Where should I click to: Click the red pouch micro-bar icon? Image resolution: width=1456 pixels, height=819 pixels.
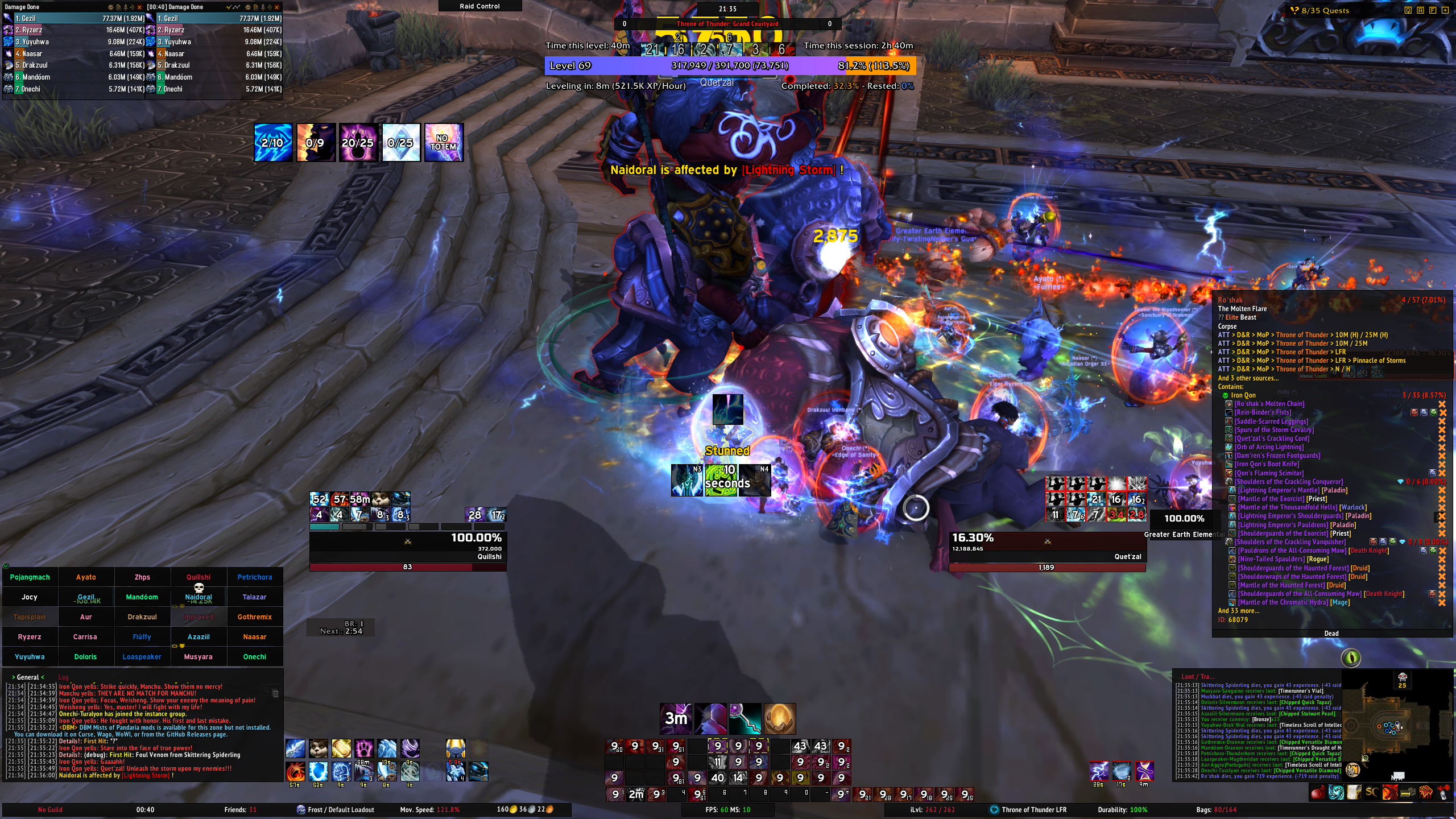click(1317, 792)
